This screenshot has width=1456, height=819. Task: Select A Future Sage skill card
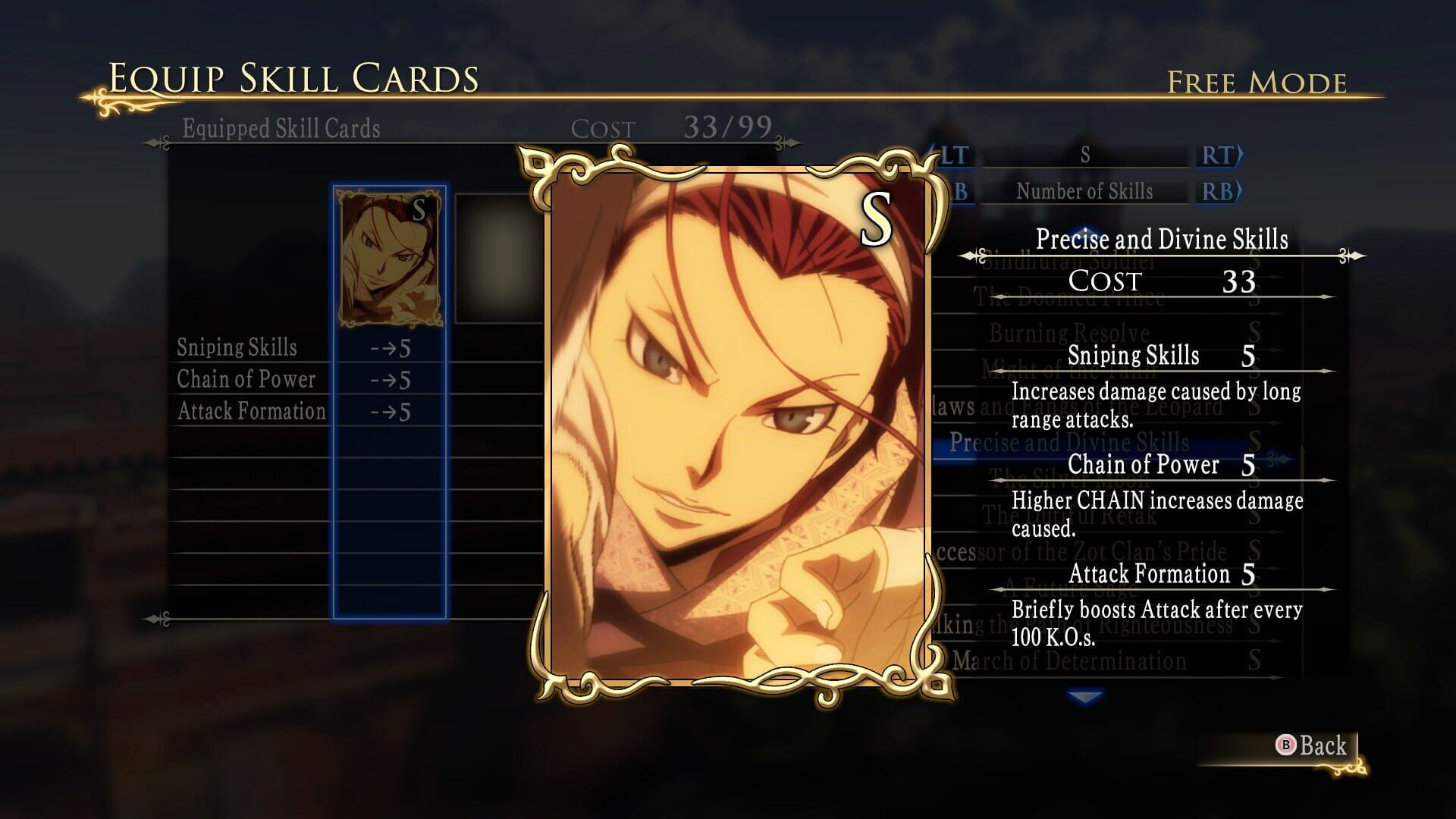click(x=1062, y=588)
